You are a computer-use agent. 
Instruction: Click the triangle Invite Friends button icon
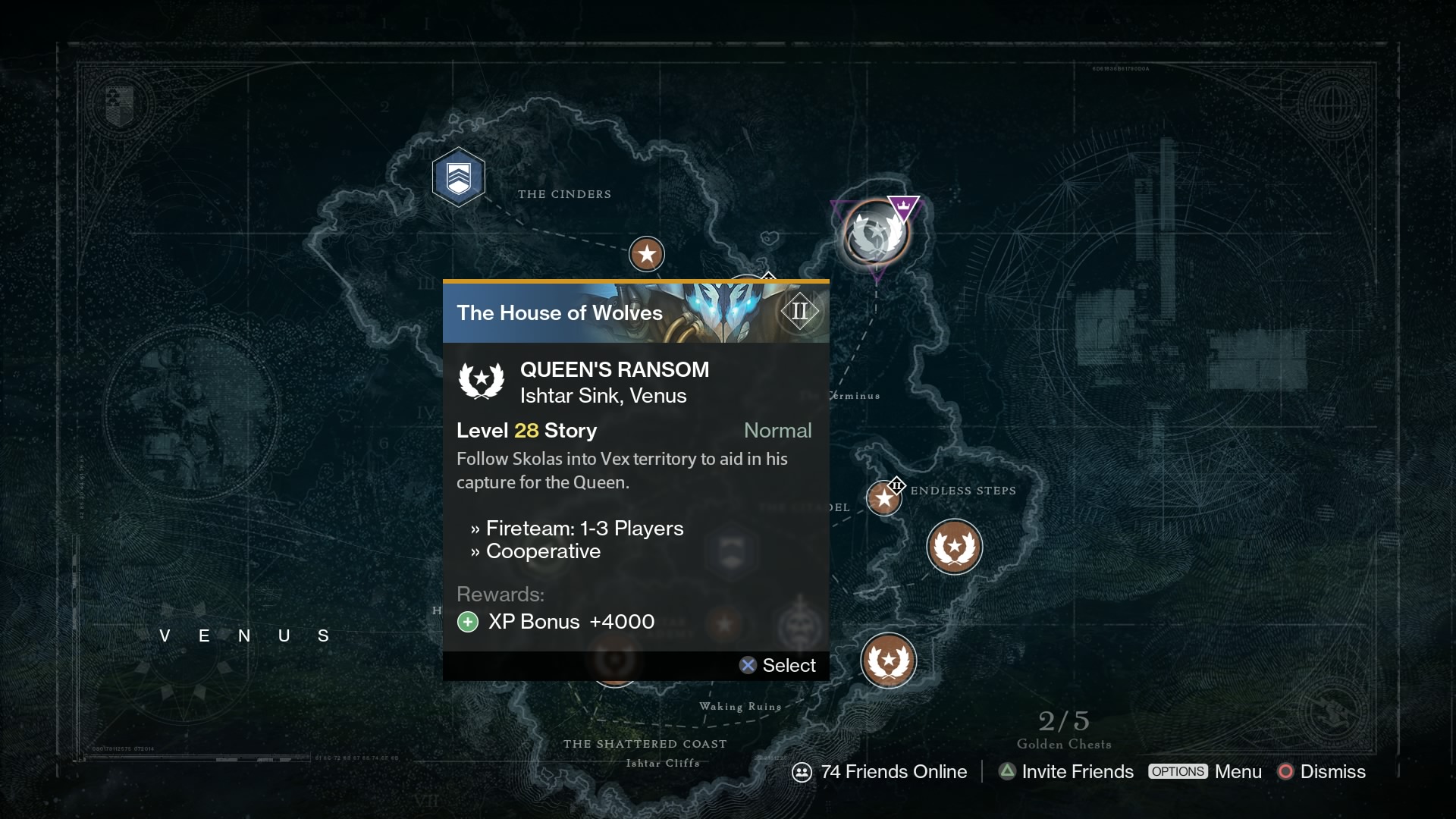tap(1006, 771)
